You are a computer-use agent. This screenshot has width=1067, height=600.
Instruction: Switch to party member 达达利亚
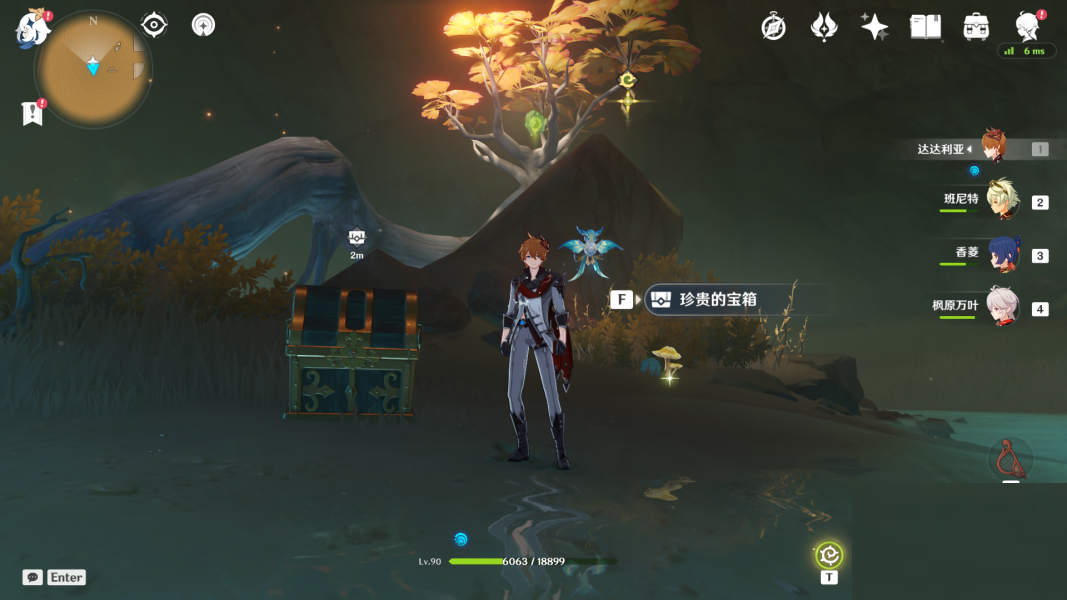click(994, 148)
